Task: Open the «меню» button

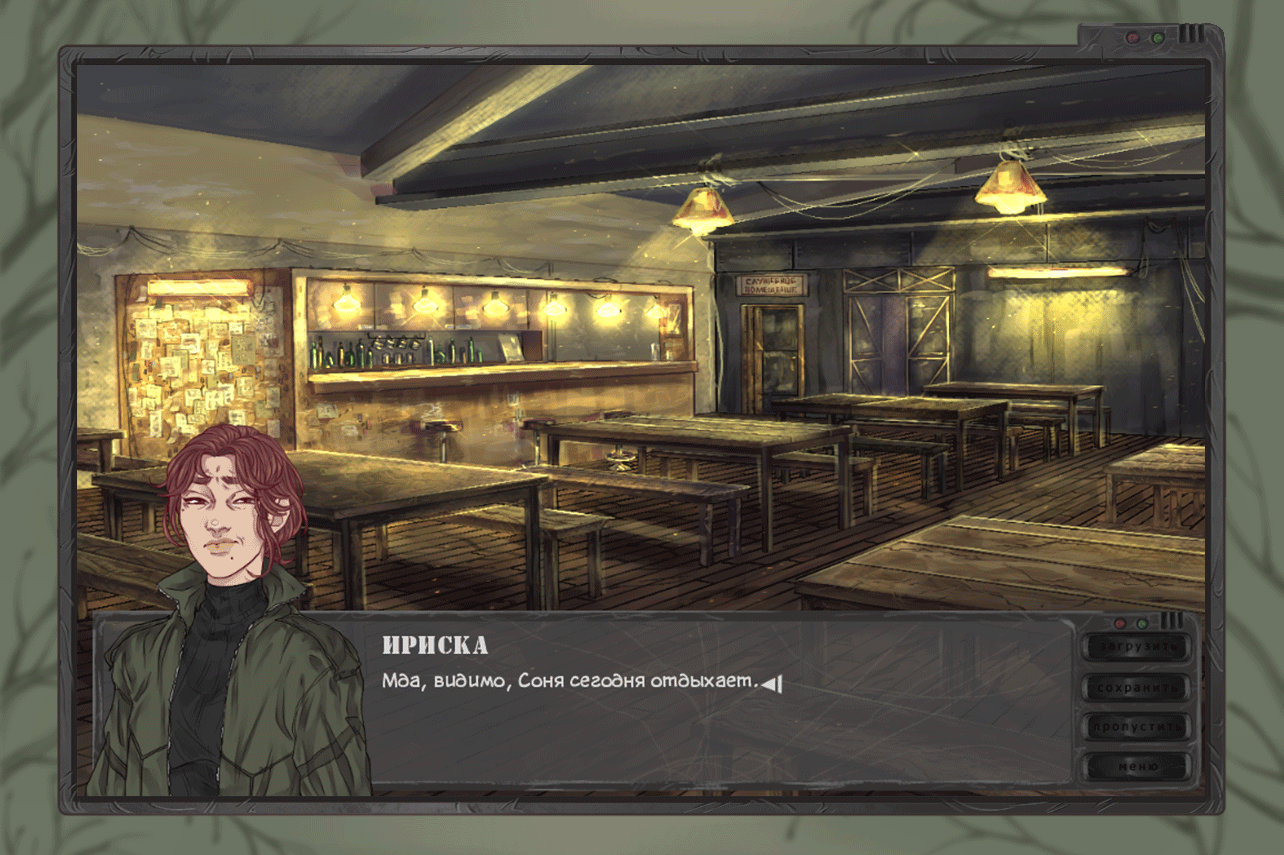Action: click(1137, 767)
